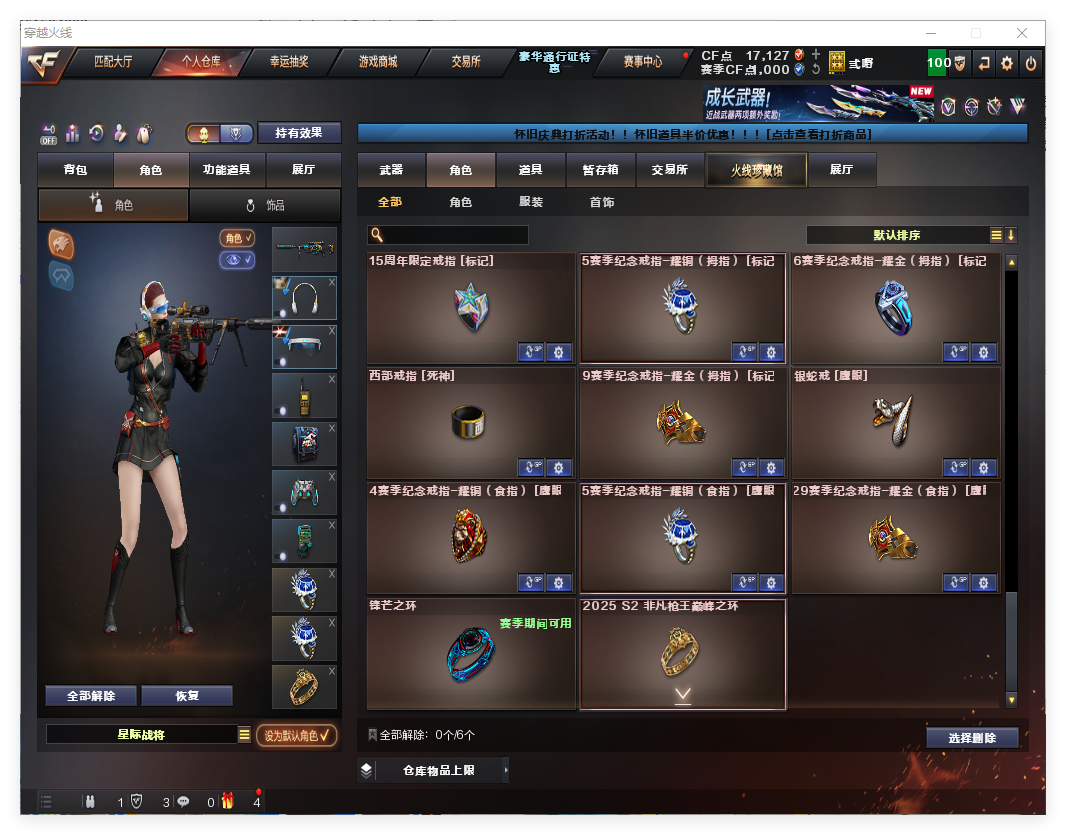Unequip everything with 全部解除 button
This screenshot has height=835, width=1066.
[91, 696]
